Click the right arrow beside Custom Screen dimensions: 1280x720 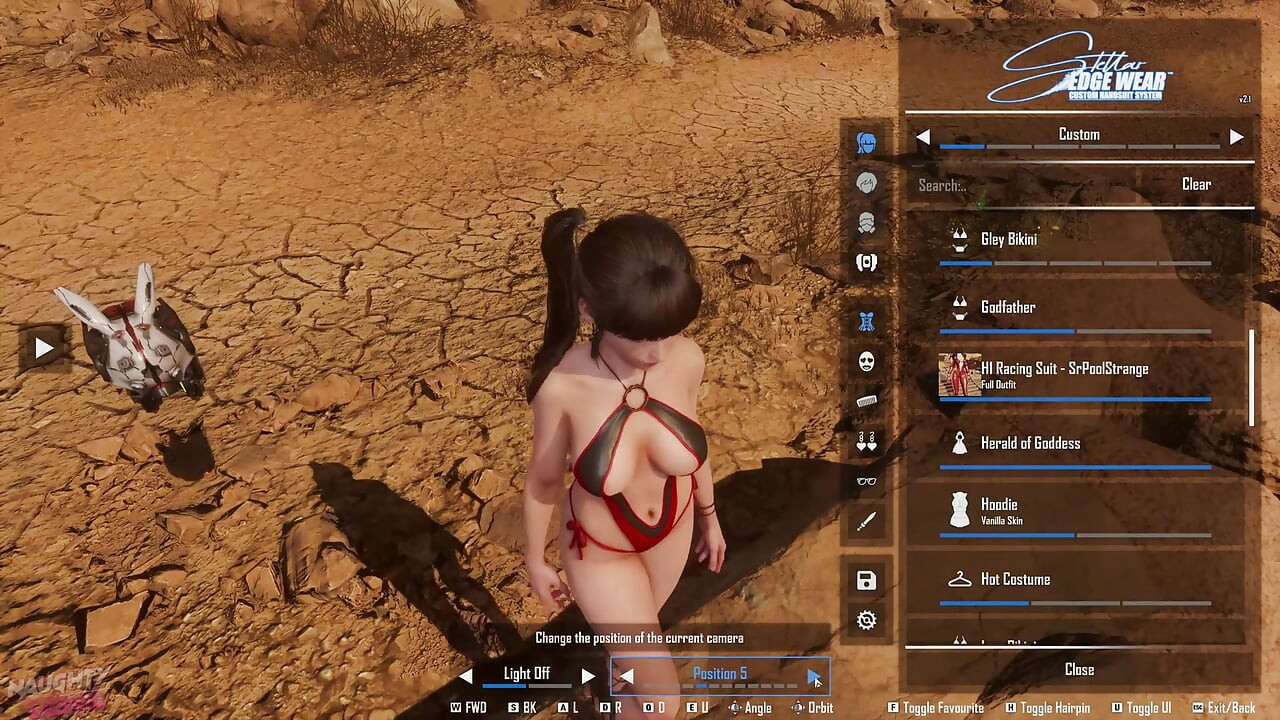[x=1237, y=137]
